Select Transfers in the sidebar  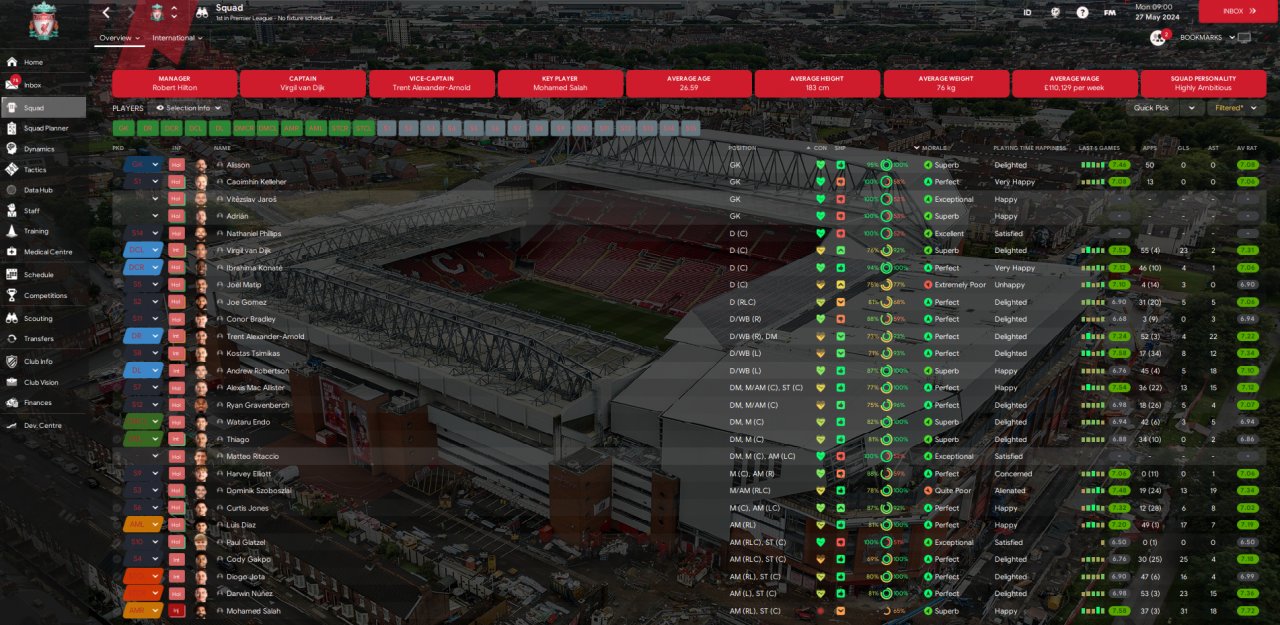click(x=38, y=339)
